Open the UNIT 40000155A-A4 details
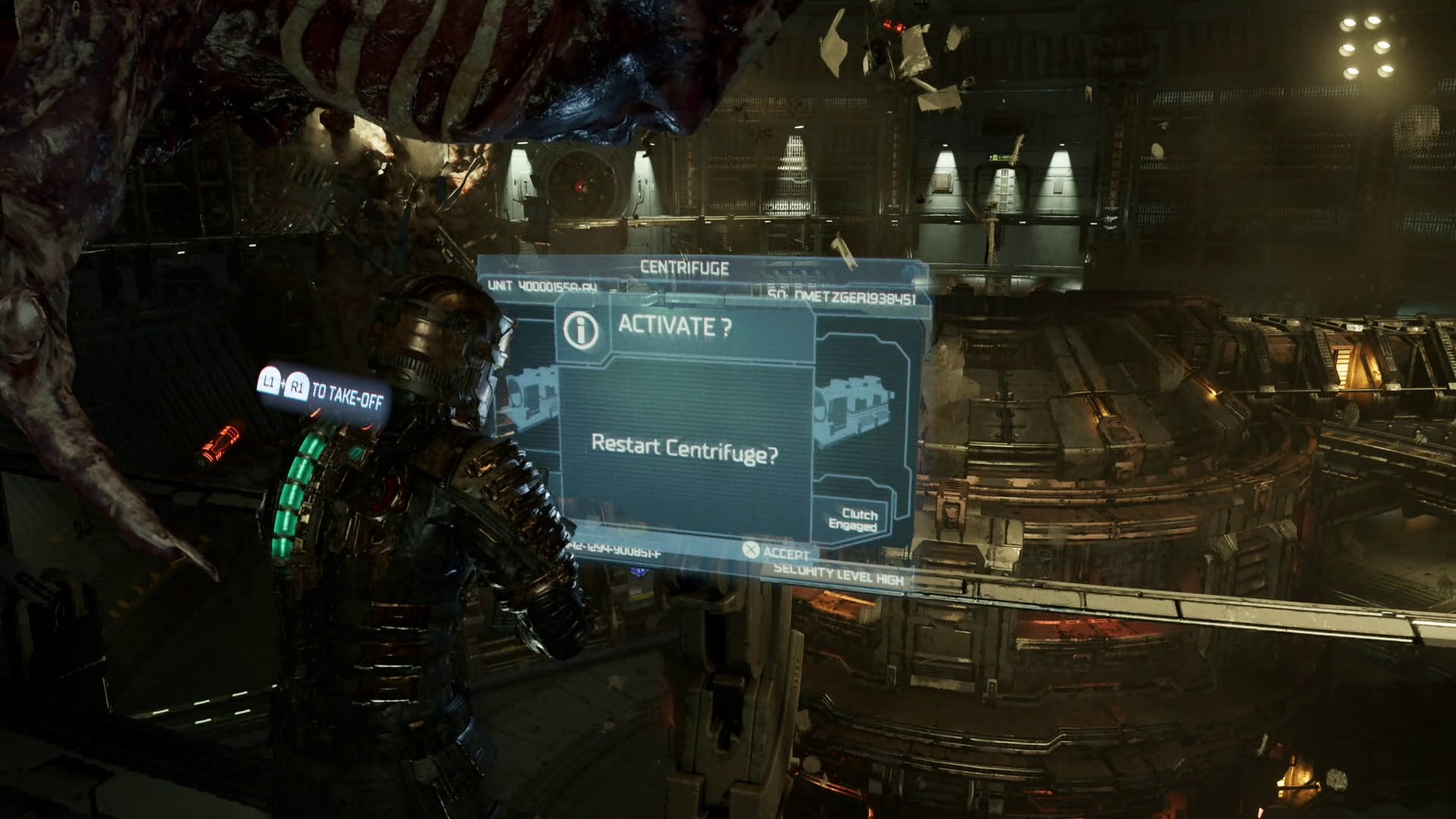1456x819 pixels. point(543,289)
